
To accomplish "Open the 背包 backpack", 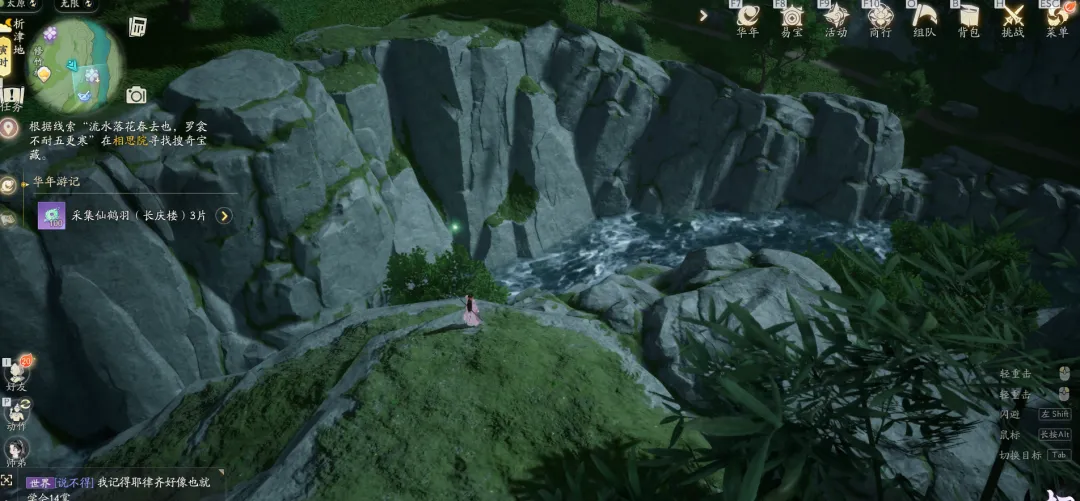I will click(968, 17).
